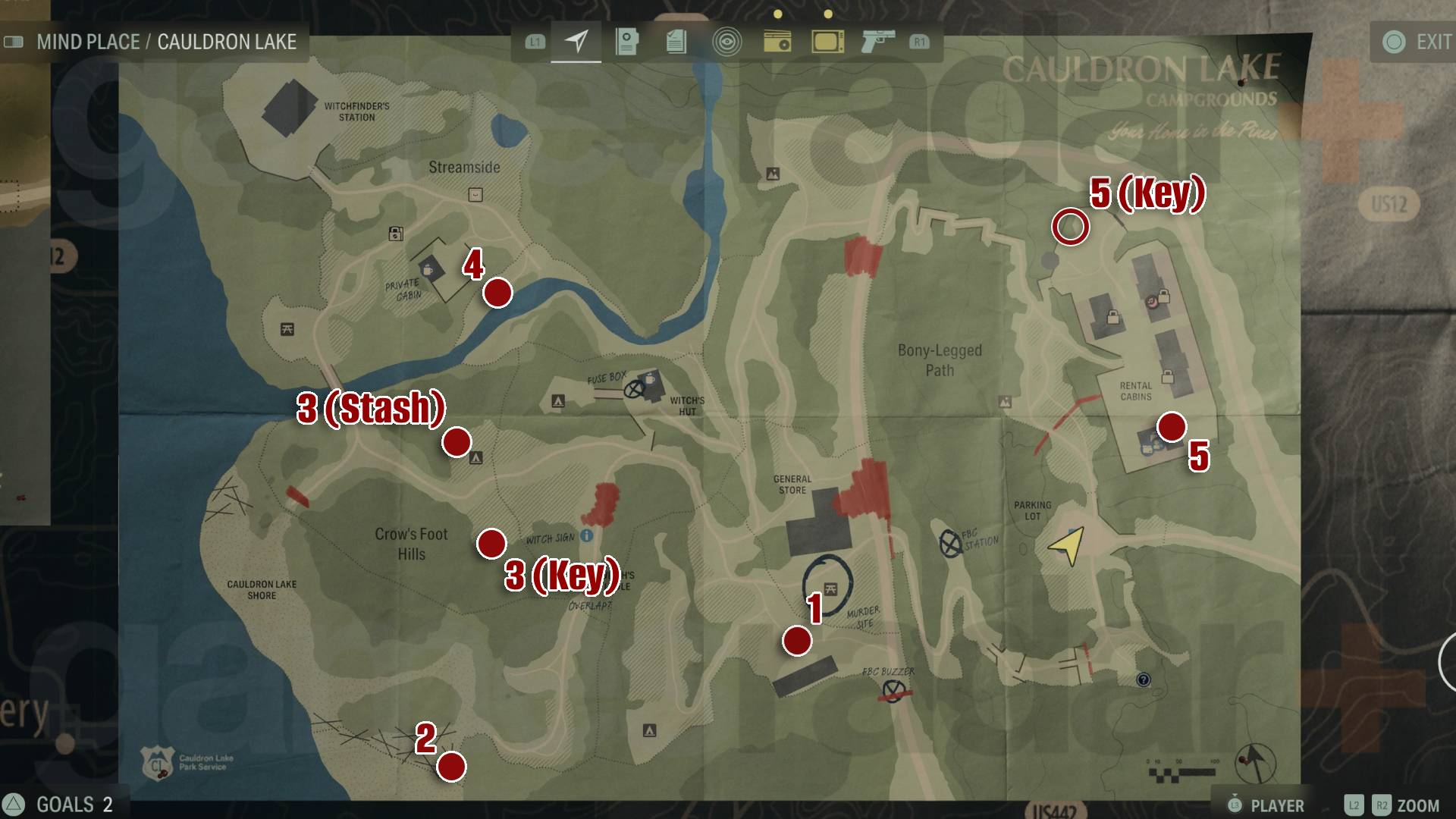
Task: Switch to the weapon upgrades pistol tab
Action: (x=877, y=41)
